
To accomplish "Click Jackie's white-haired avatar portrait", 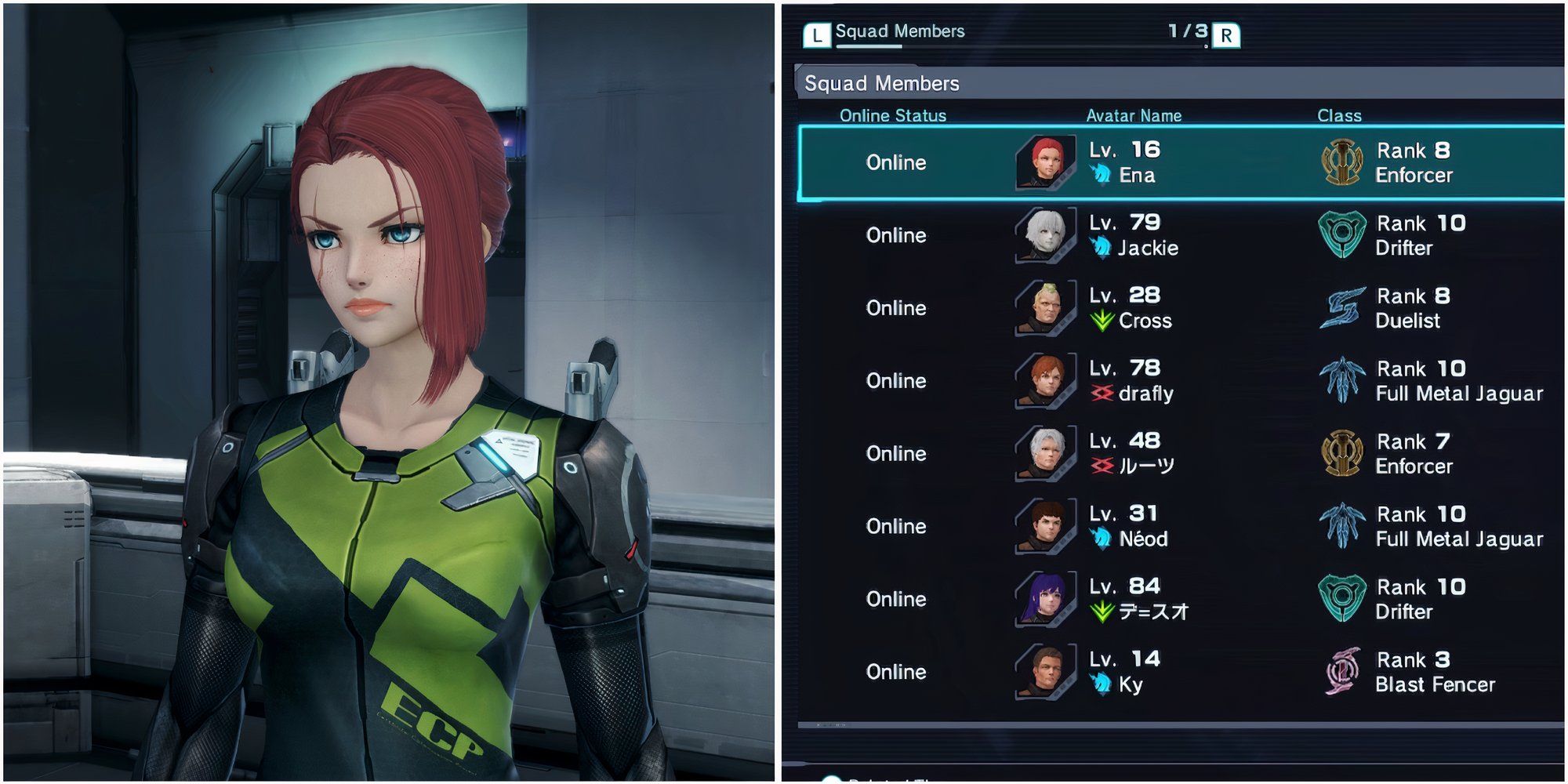I will 1045,235.
